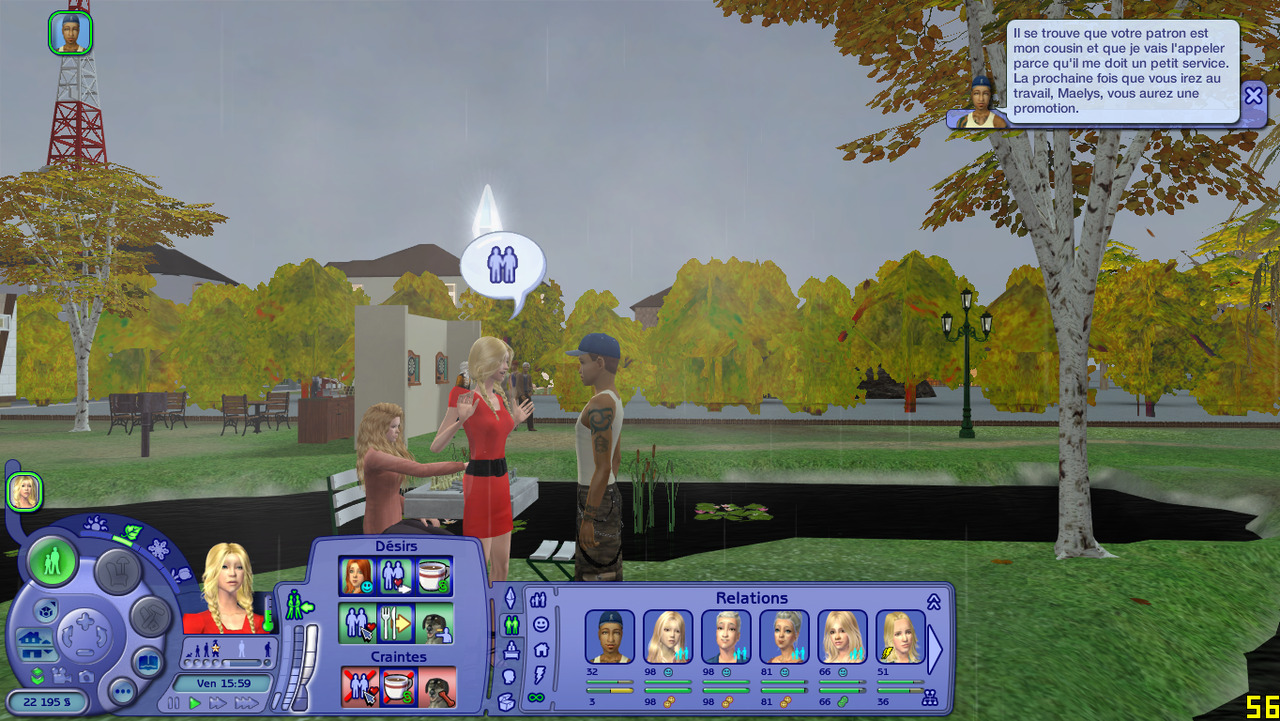Close the promotion message popup

coord(1253,96)
